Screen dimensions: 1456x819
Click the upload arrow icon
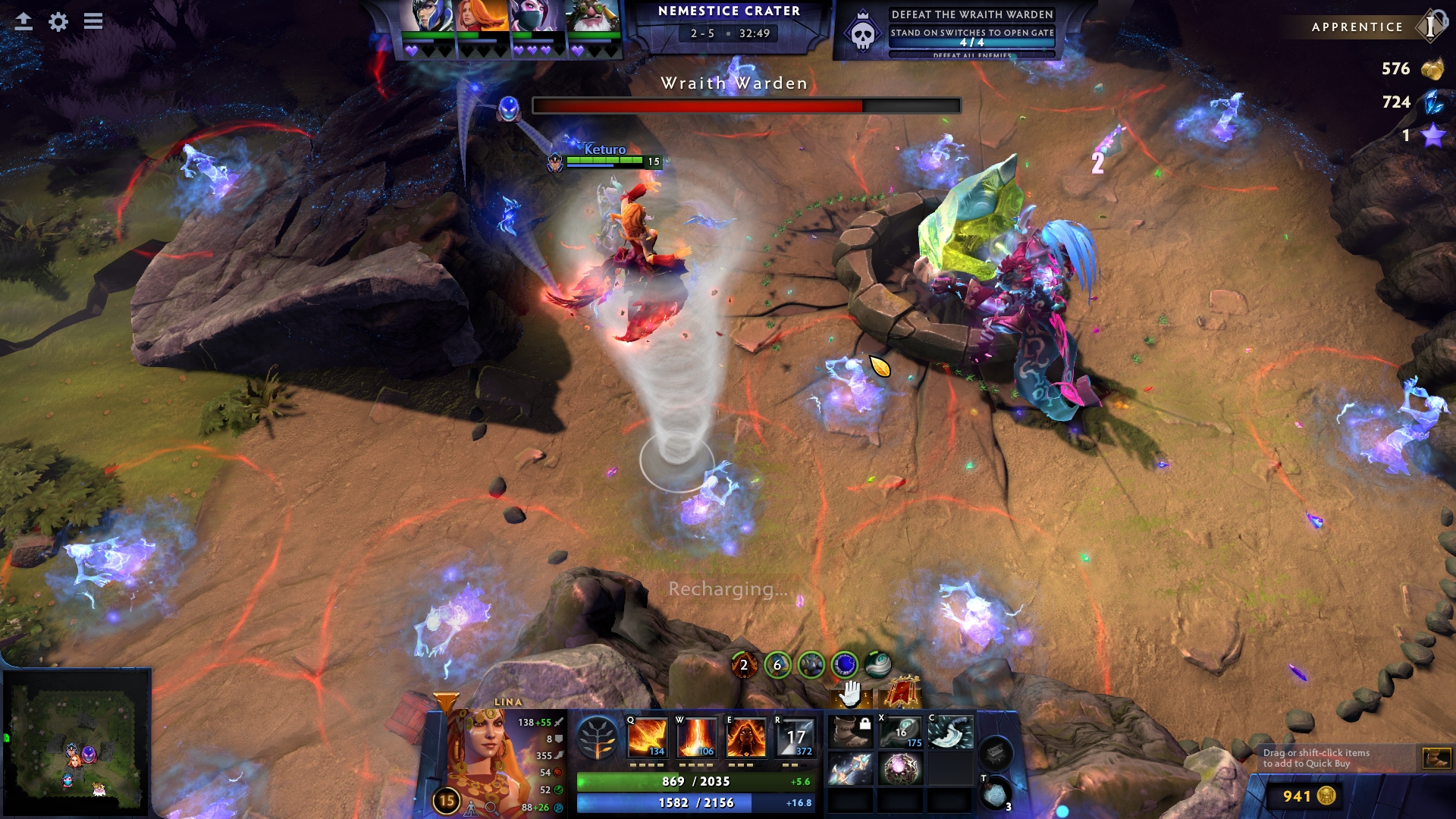[24, 21]
